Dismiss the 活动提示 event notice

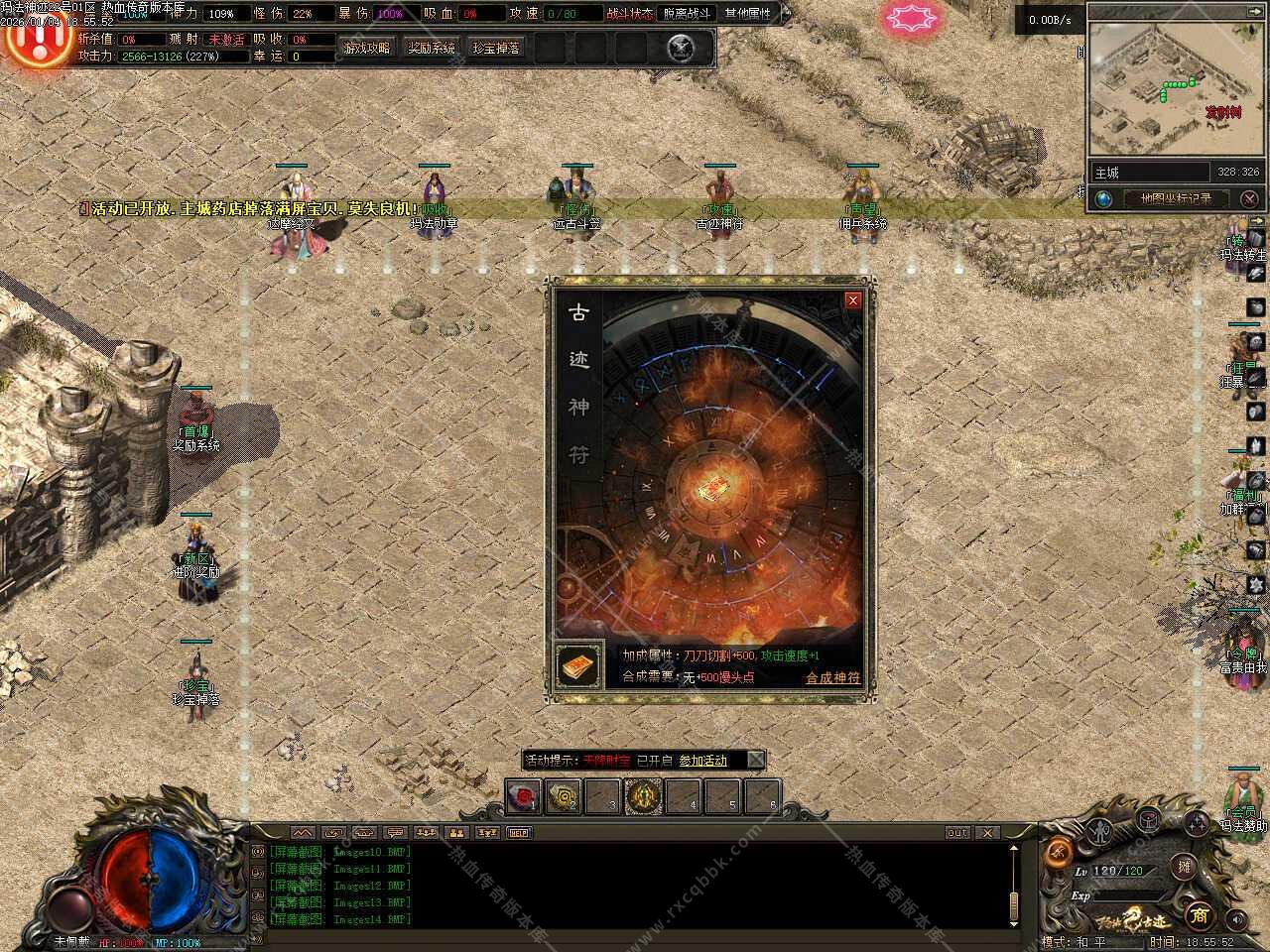coord(756,761)
